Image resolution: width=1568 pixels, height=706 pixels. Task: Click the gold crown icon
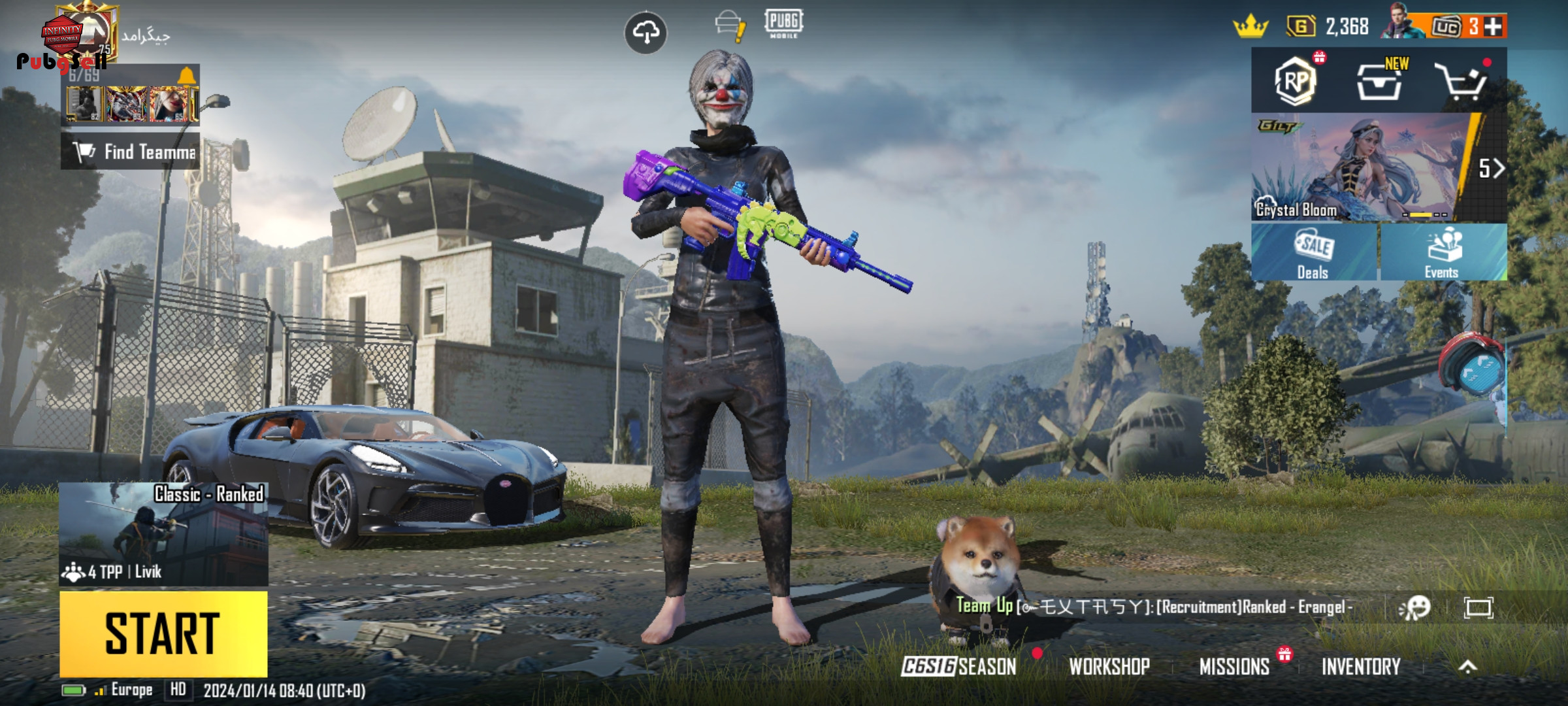1250,27
